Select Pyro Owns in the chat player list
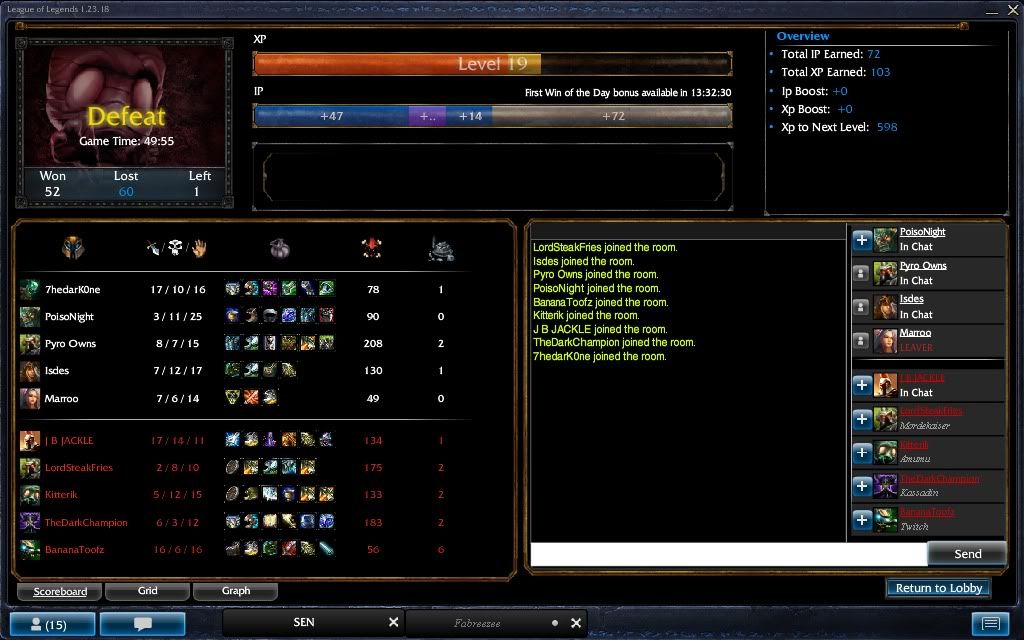The height and width of the screenshot is (640, 1024). click(922, 266)
